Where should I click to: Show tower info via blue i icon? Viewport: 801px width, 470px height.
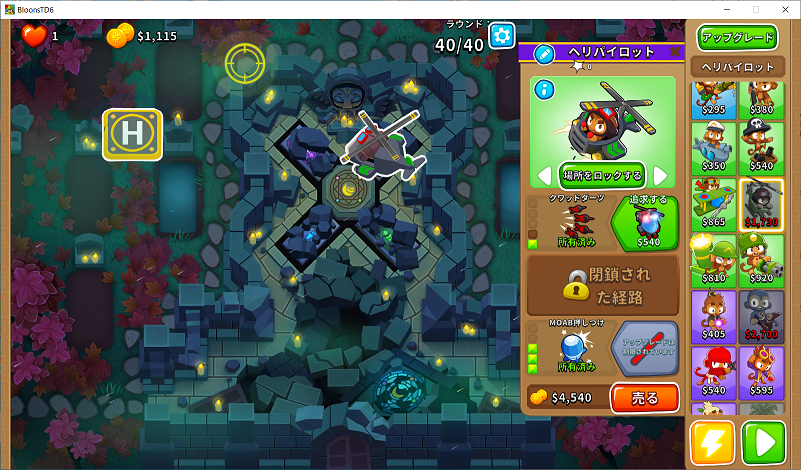point(545,90)
